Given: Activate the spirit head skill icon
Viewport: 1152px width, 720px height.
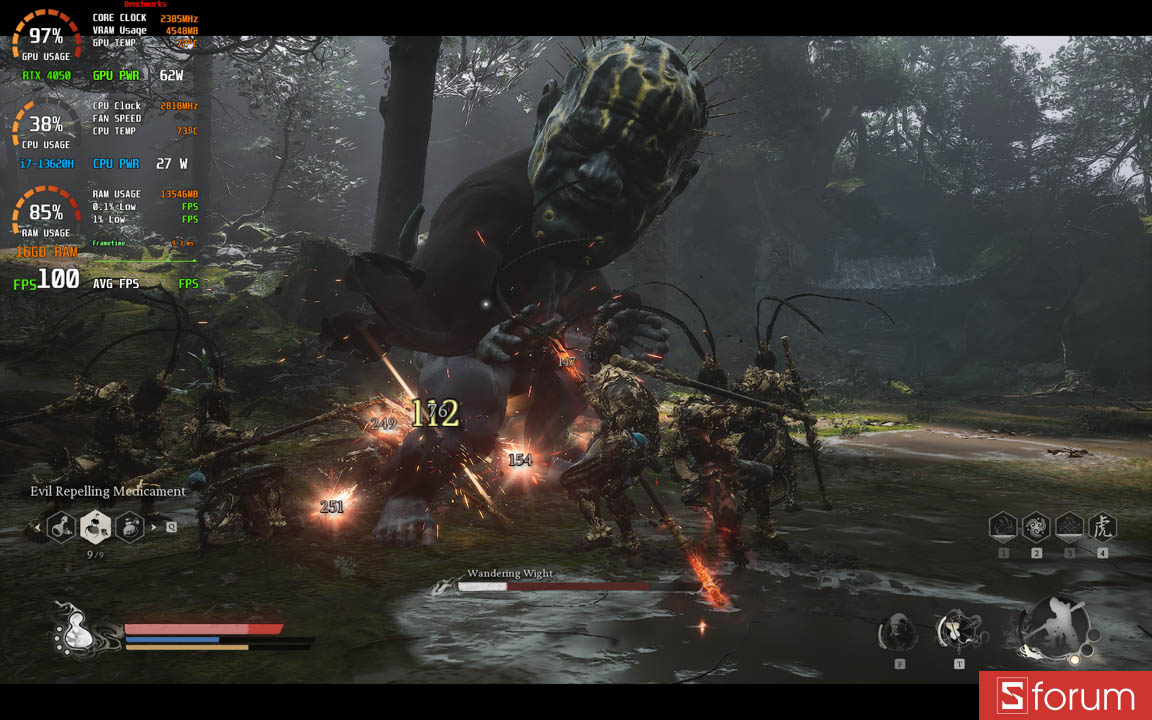Looking at the screenshot, I should tap(898, 632).
